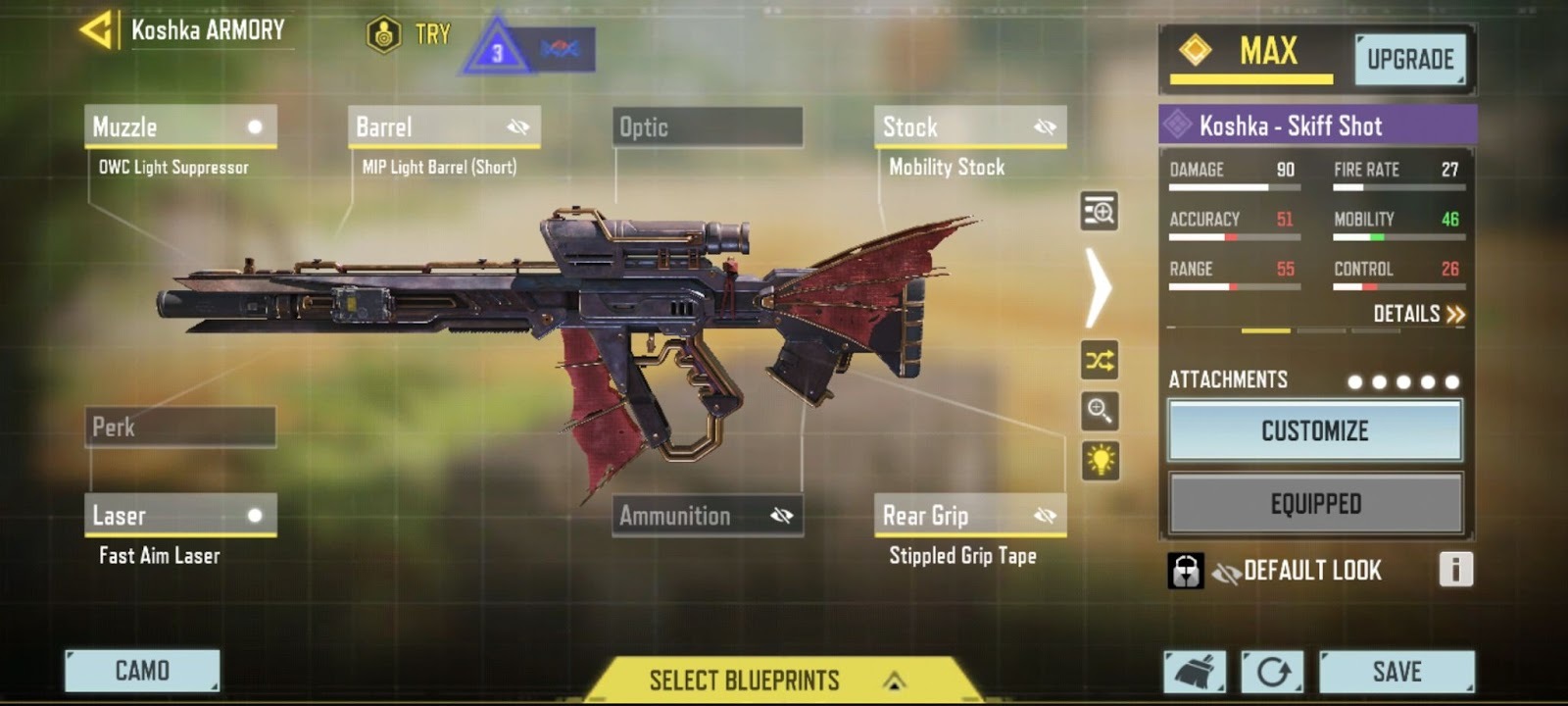
Task: Choose the empty Optic attachment slot
Action: pos(707,127)
